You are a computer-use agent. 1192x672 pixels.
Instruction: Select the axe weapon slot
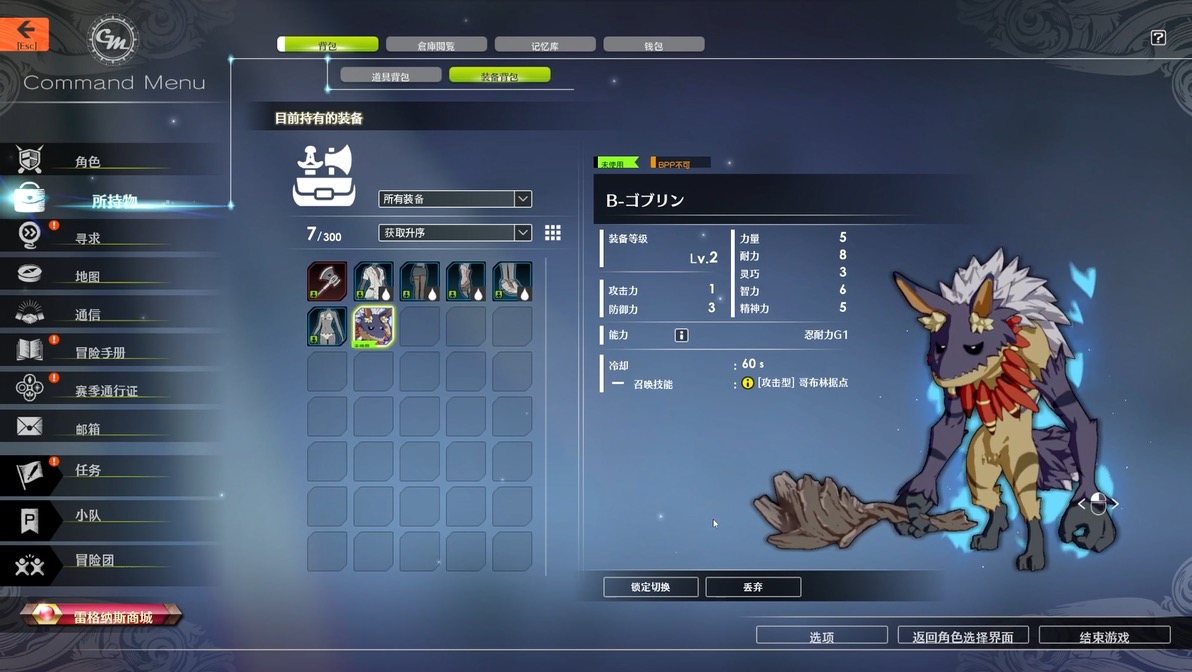(x=327, y=281)
